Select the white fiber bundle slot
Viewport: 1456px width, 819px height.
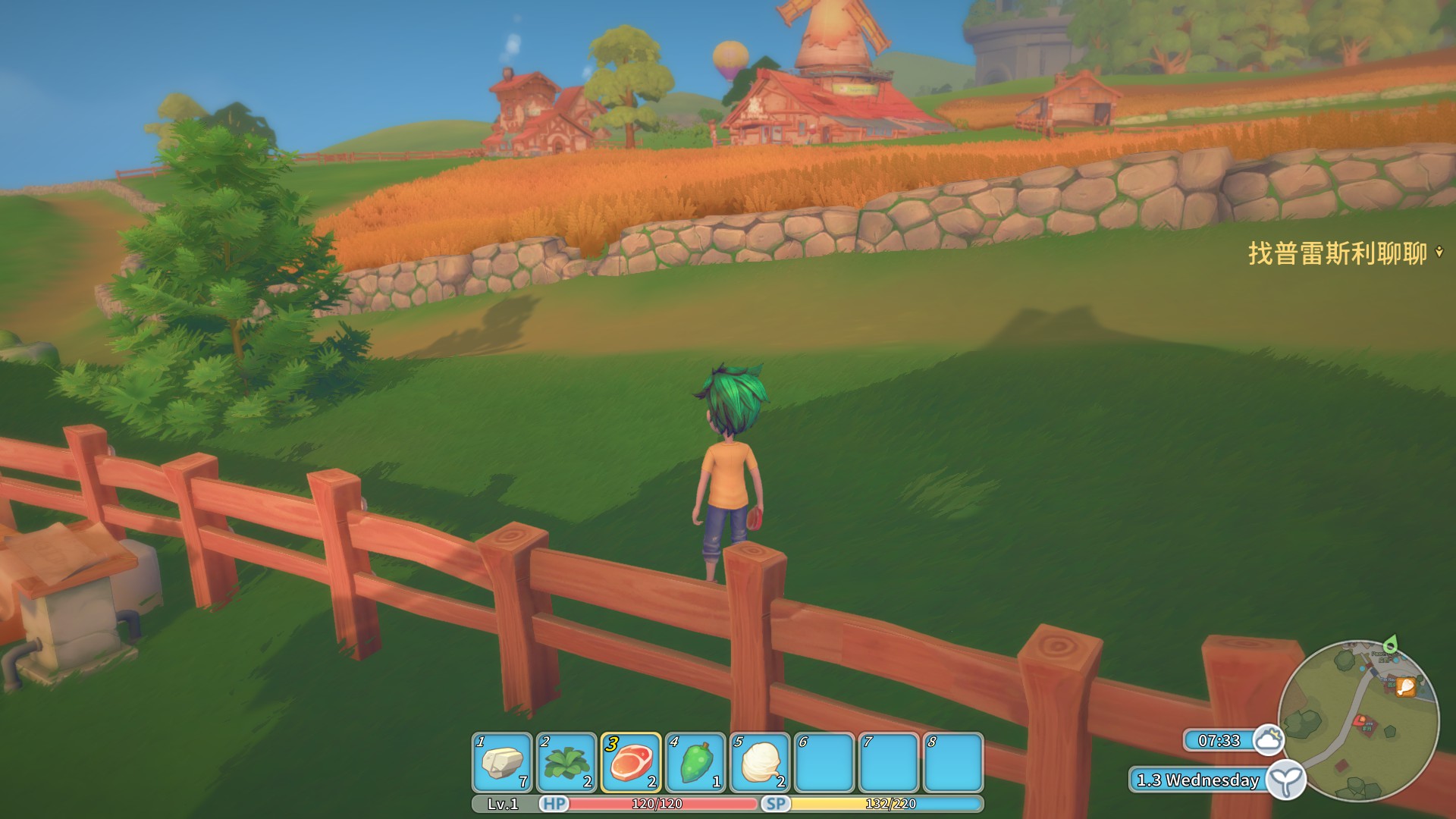coord(760,762)
